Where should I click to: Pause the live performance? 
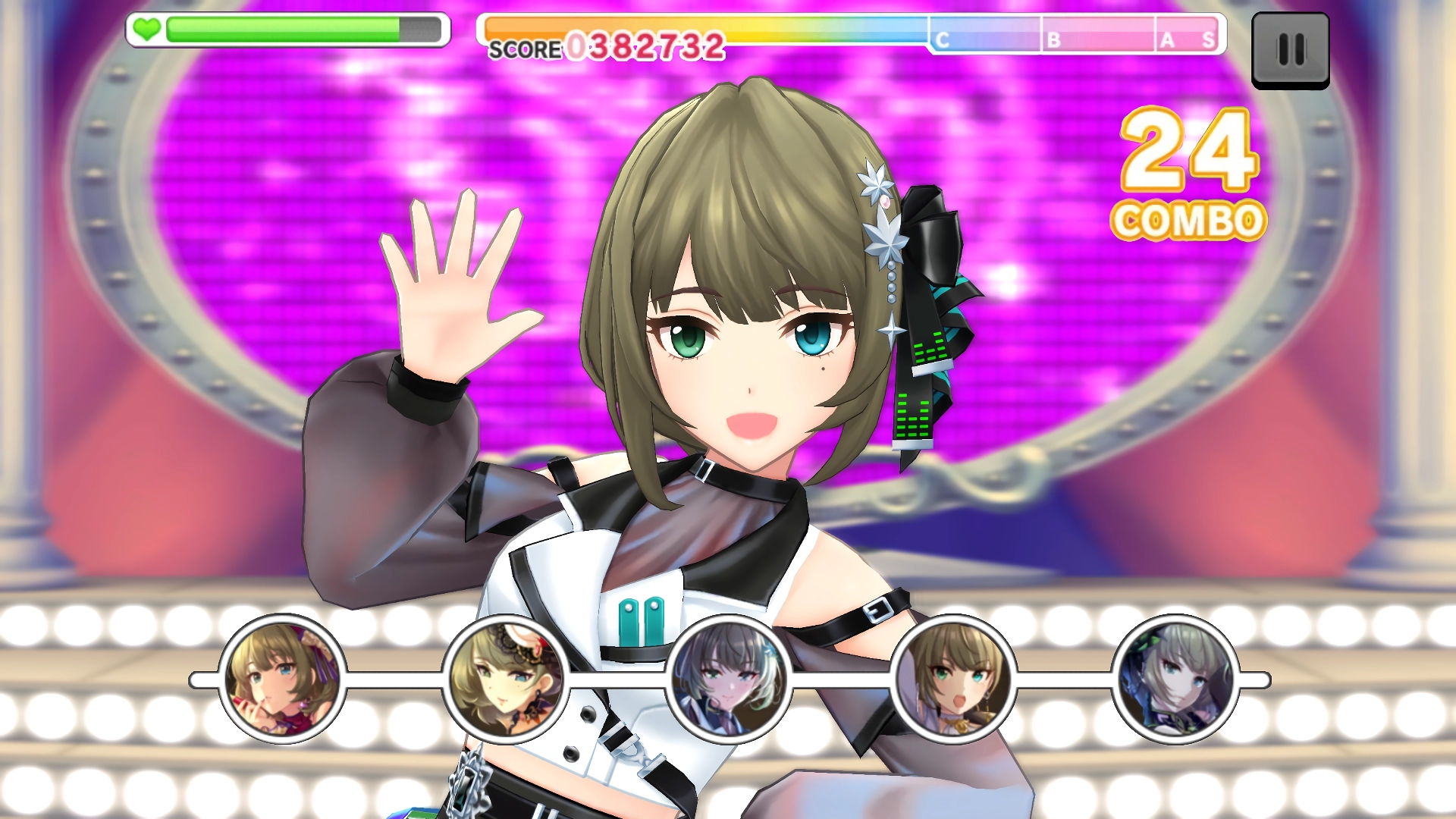click(x=1290, y=50)
